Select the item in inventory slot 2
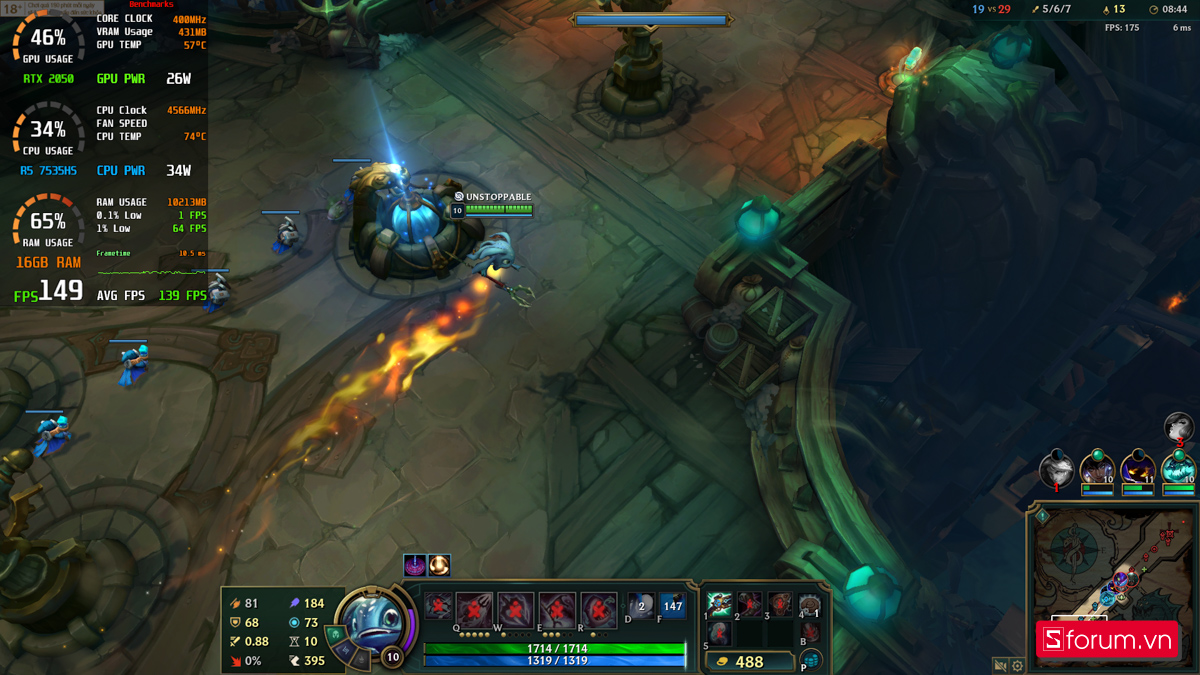This screenshot has width=1200, height=675. 749,603
